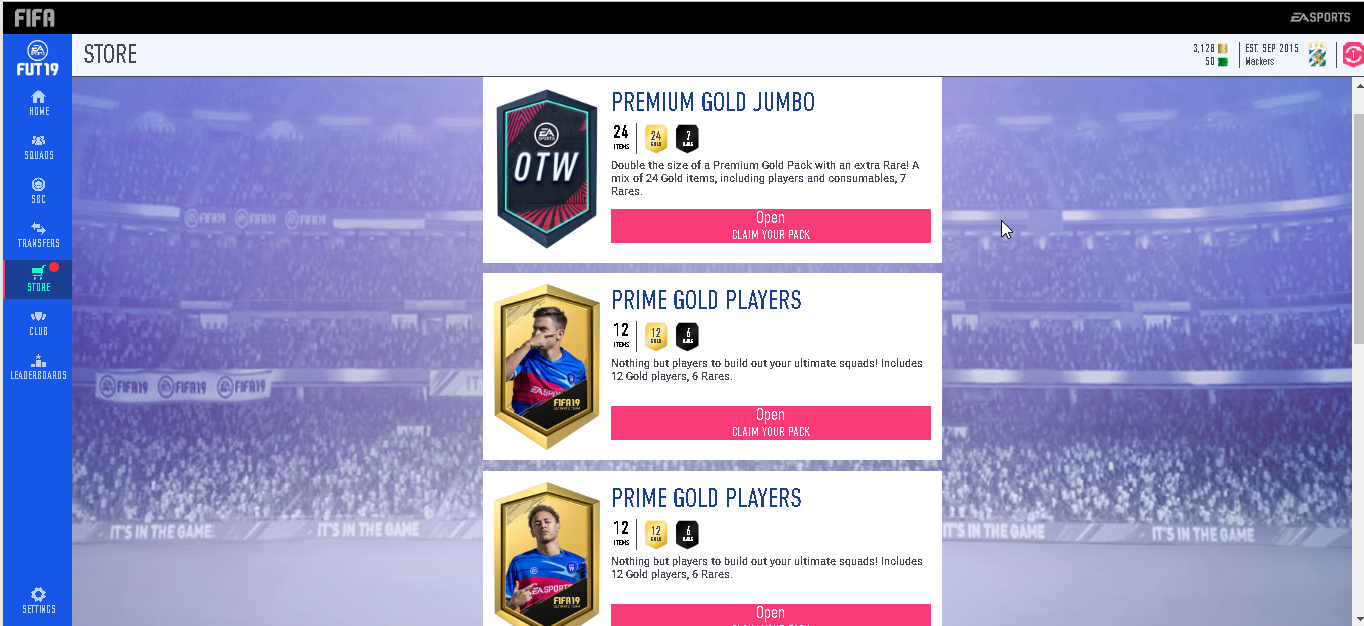The height and width of the screenshot is (626, 1364).
Task: Click the page's vertical scrollbar
Action: coord(1357,228)
